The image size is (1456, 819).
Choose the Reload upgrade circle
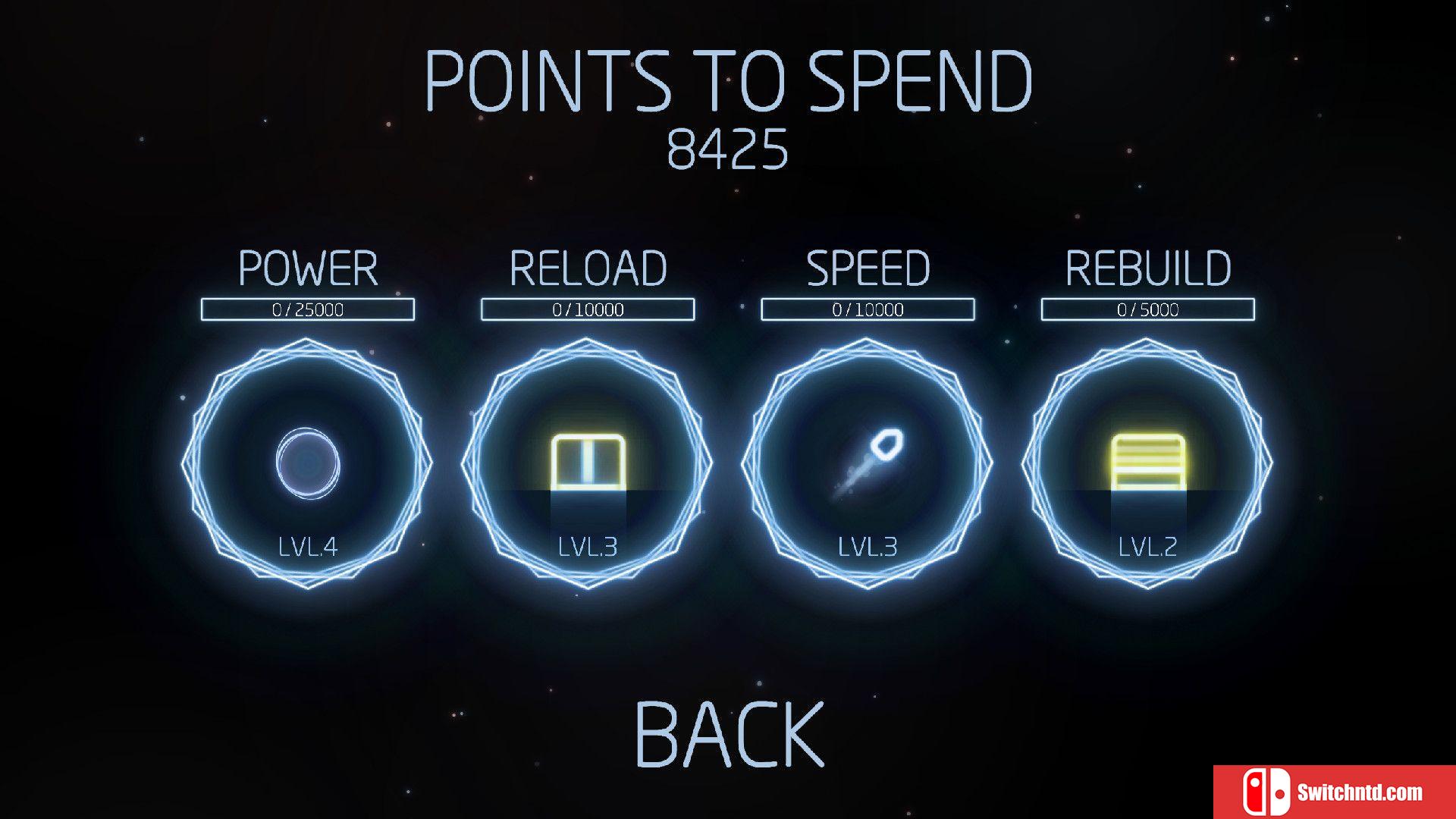587,463
